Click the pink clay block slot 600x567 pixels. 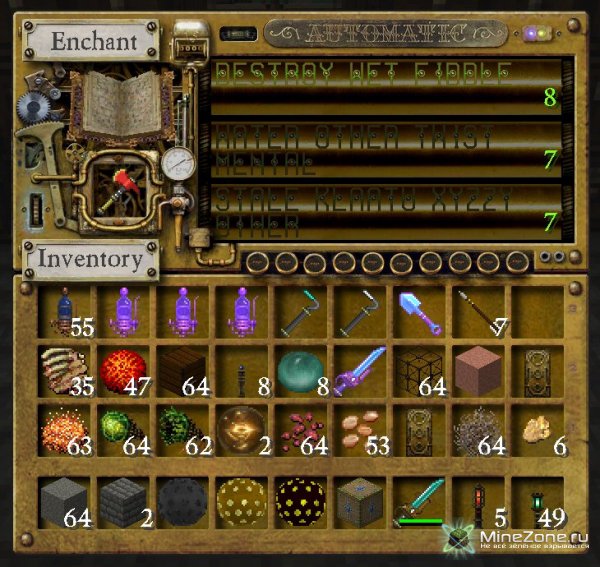(x=476, y=371)
